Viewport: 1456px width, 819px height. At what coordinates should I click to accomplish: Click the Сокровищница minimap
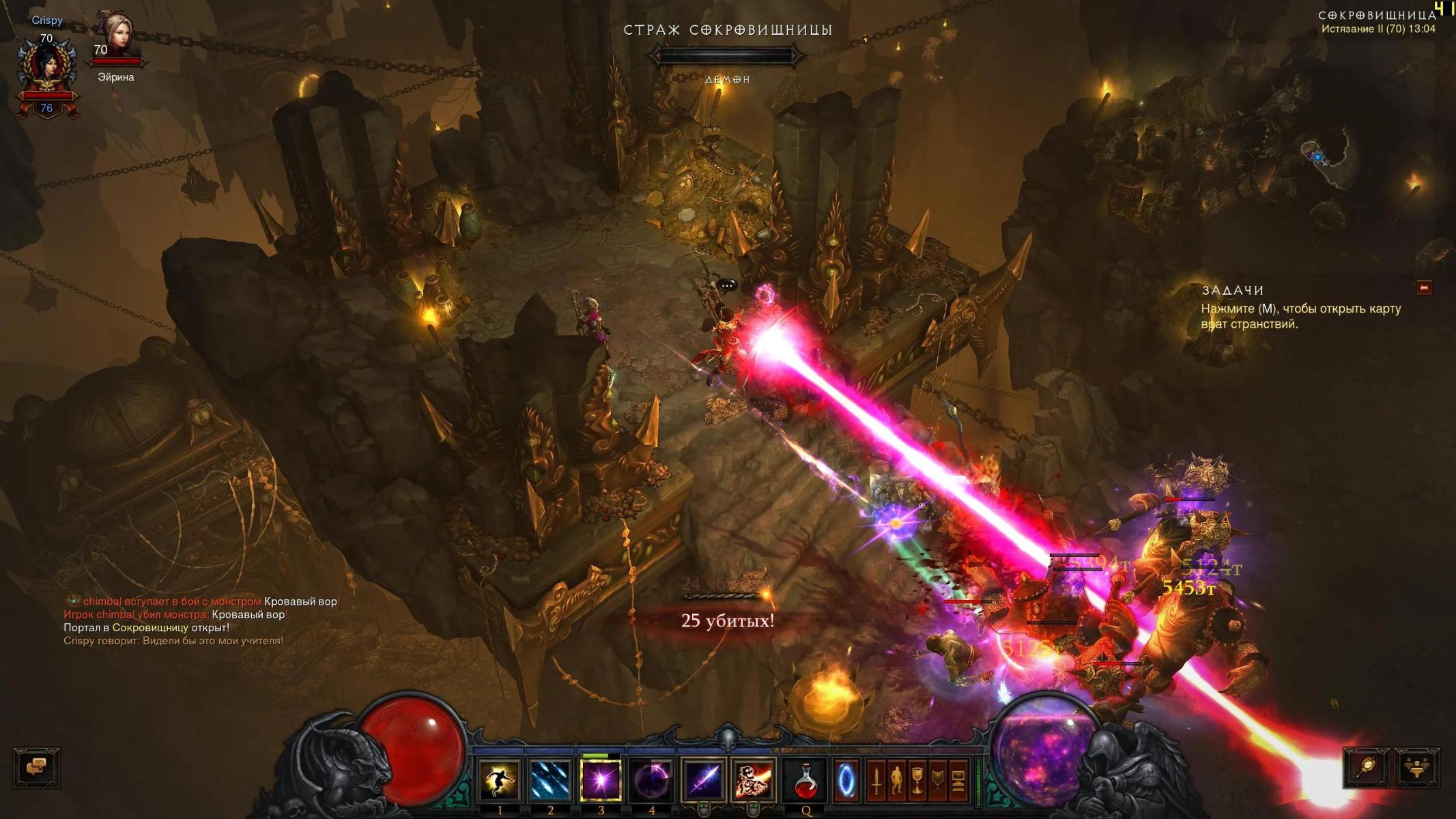tap(1324, 158)
